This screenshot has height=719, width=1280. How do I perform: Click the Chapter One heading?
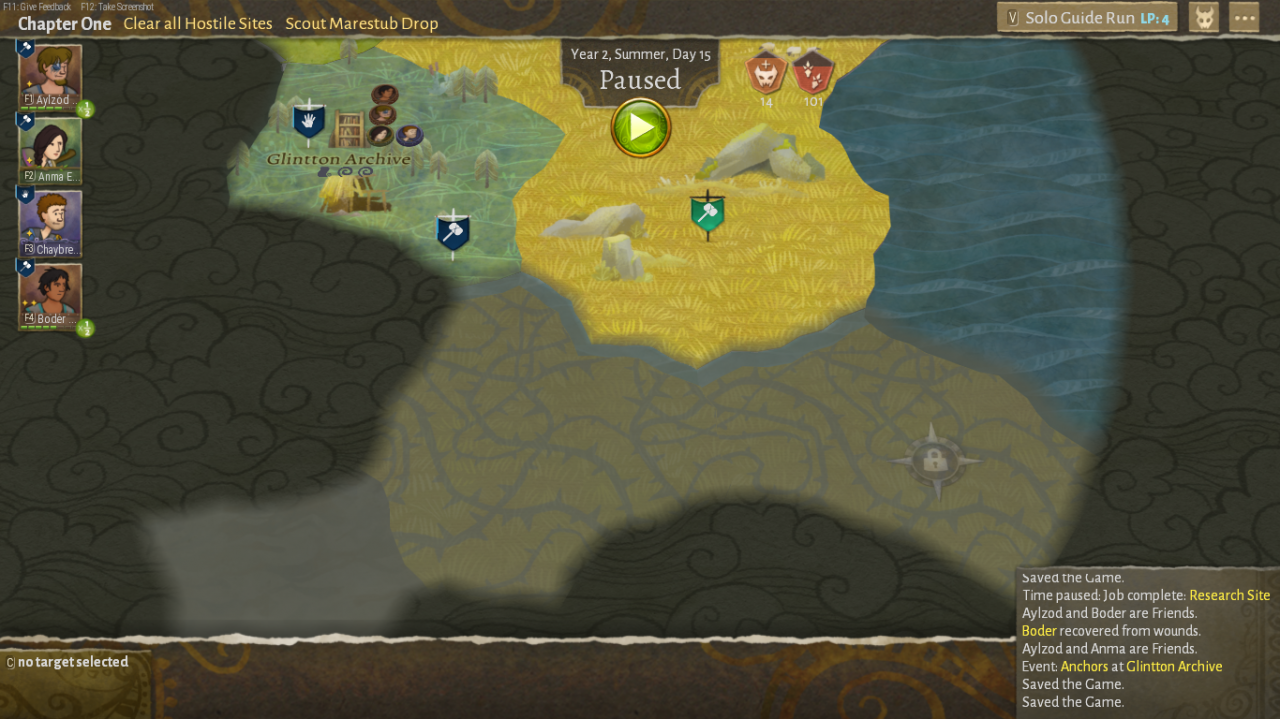(x=64, y=23)
